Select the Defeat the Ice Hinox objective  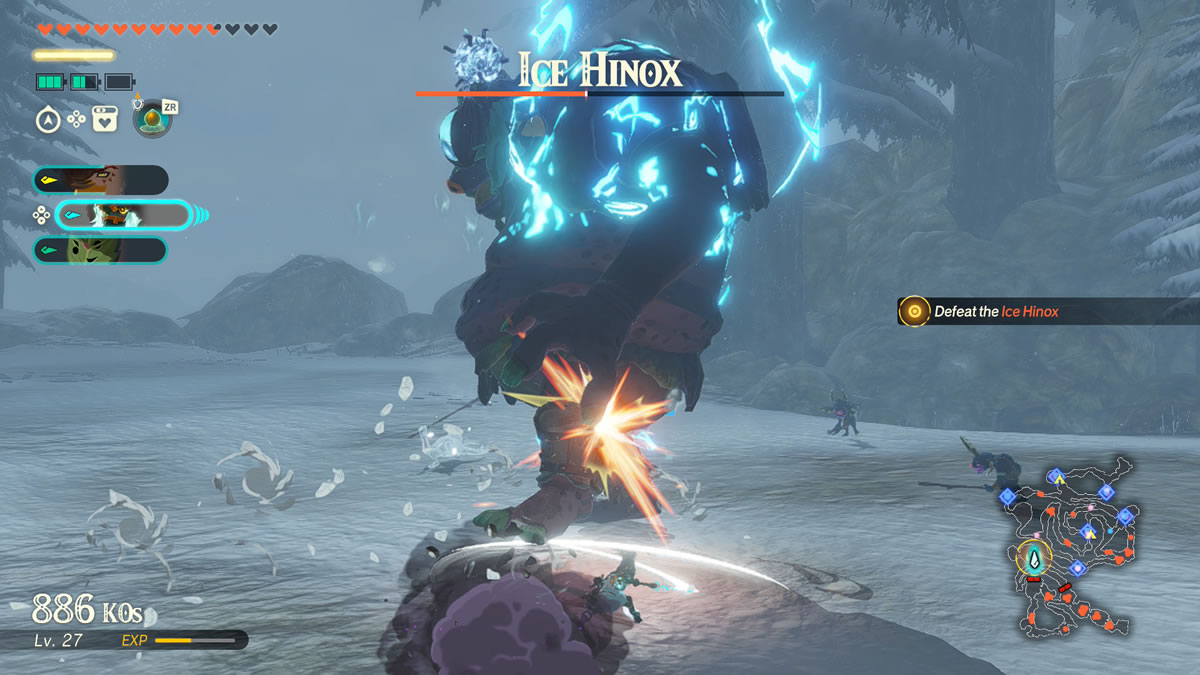click(995, 311)
